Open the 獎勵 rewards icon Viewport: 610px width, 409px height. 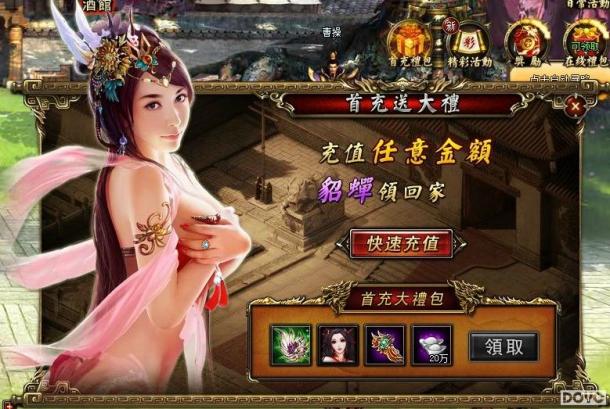[x=523, y=40]
